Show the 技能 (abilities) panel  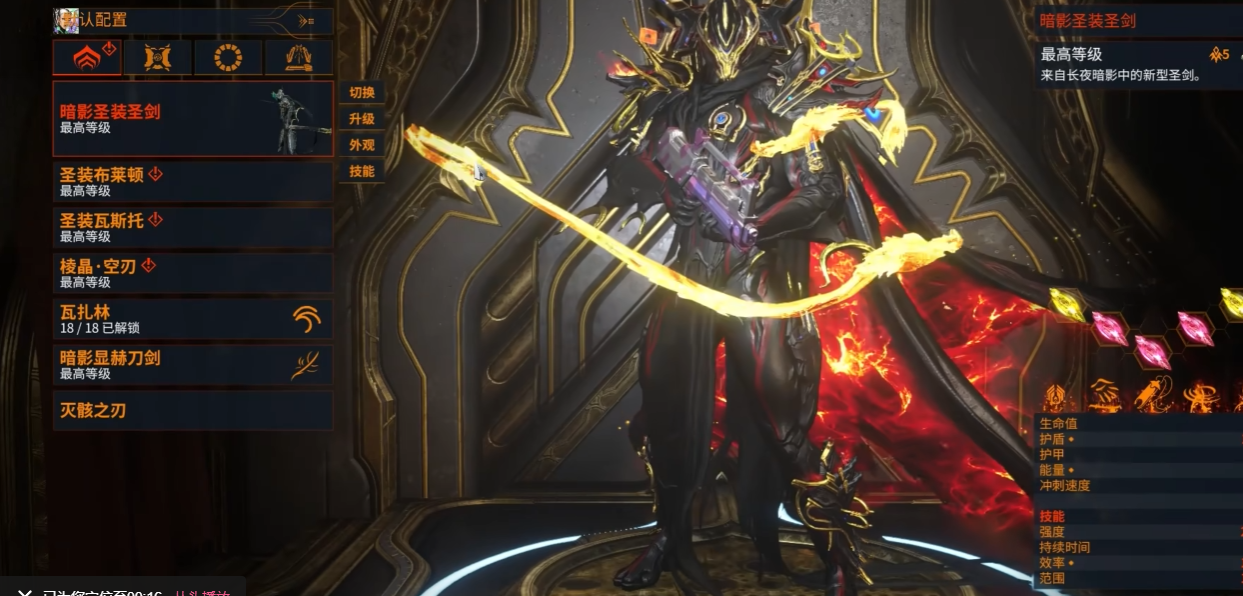[x=361, y=171]
